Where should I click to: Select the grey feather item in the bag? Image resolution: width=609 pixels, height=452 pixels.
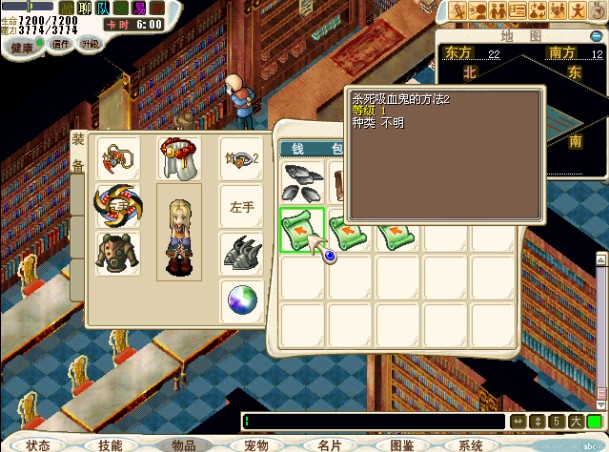coord(302,181)
